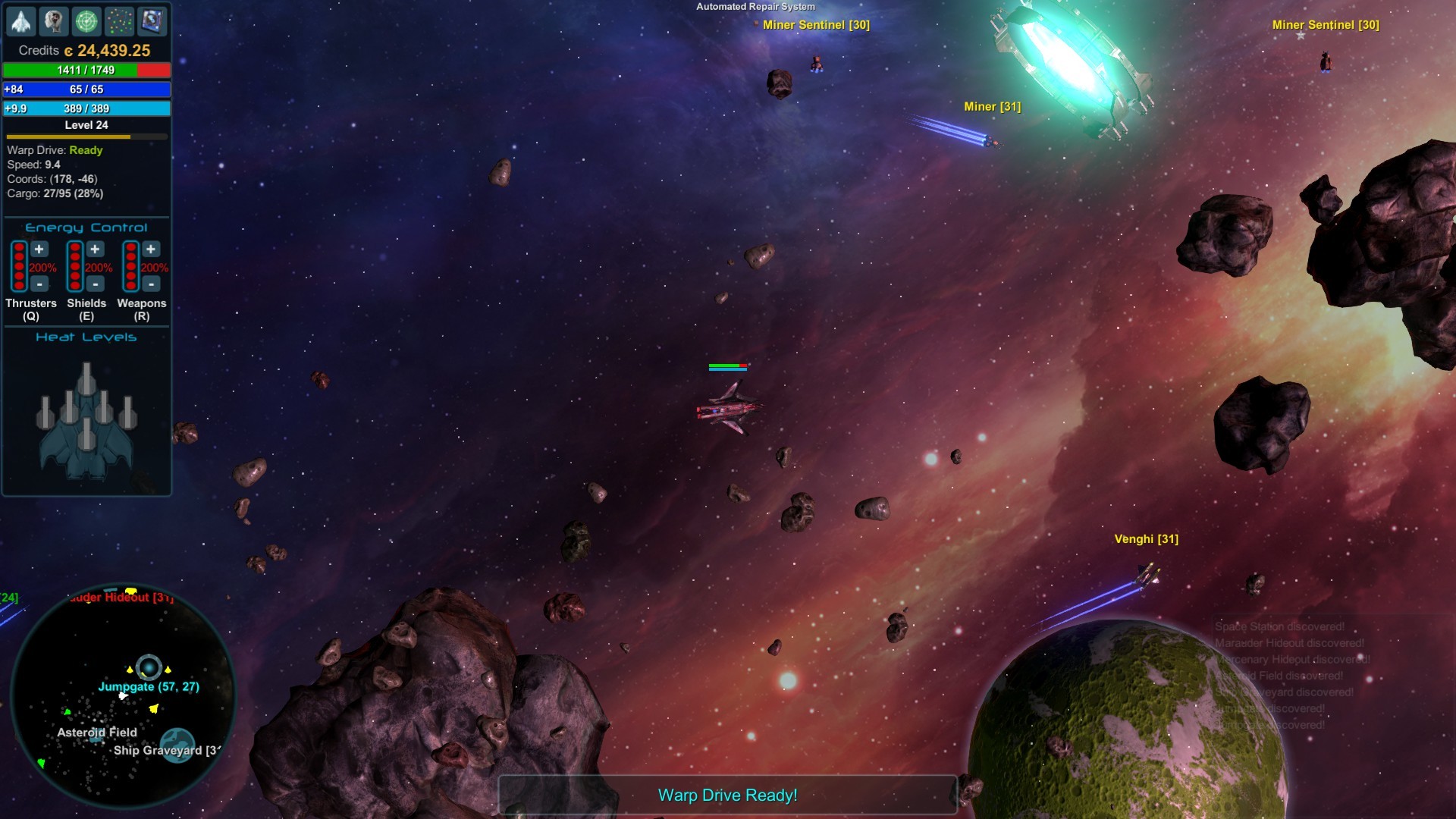Click the Ship Graveyard label on the minimap
The image size is (1456, 819).
[x=167, y=751]
